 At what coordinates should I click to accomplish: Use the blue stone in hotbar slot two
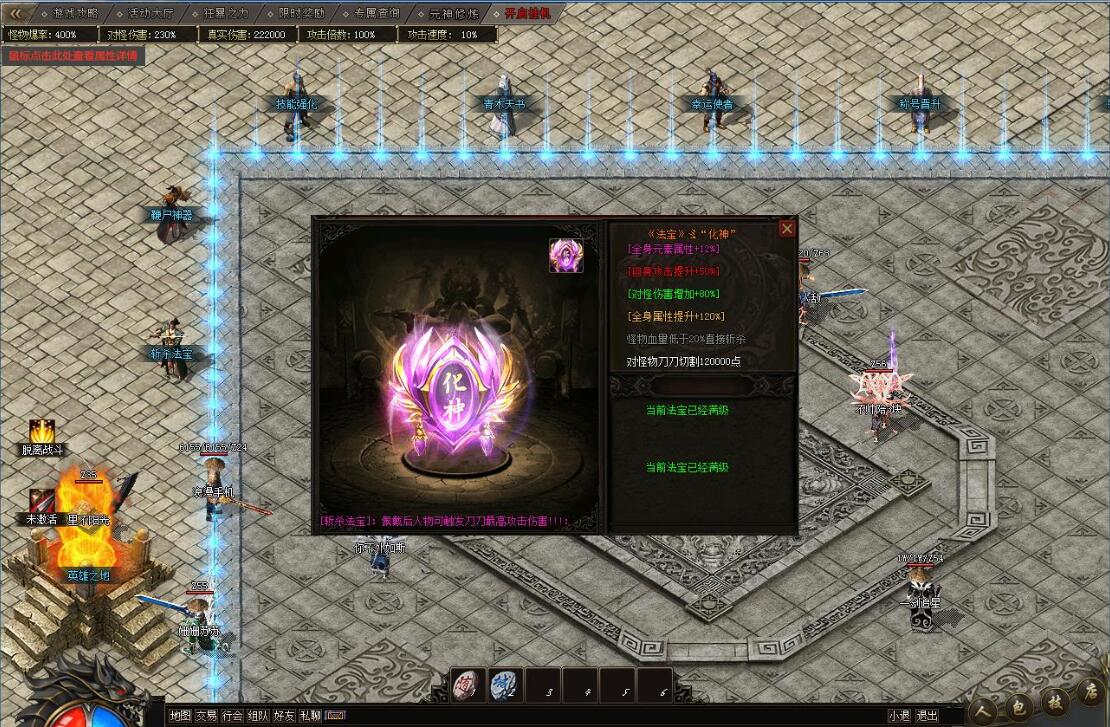pyautogui.click(x=504, y=683)
